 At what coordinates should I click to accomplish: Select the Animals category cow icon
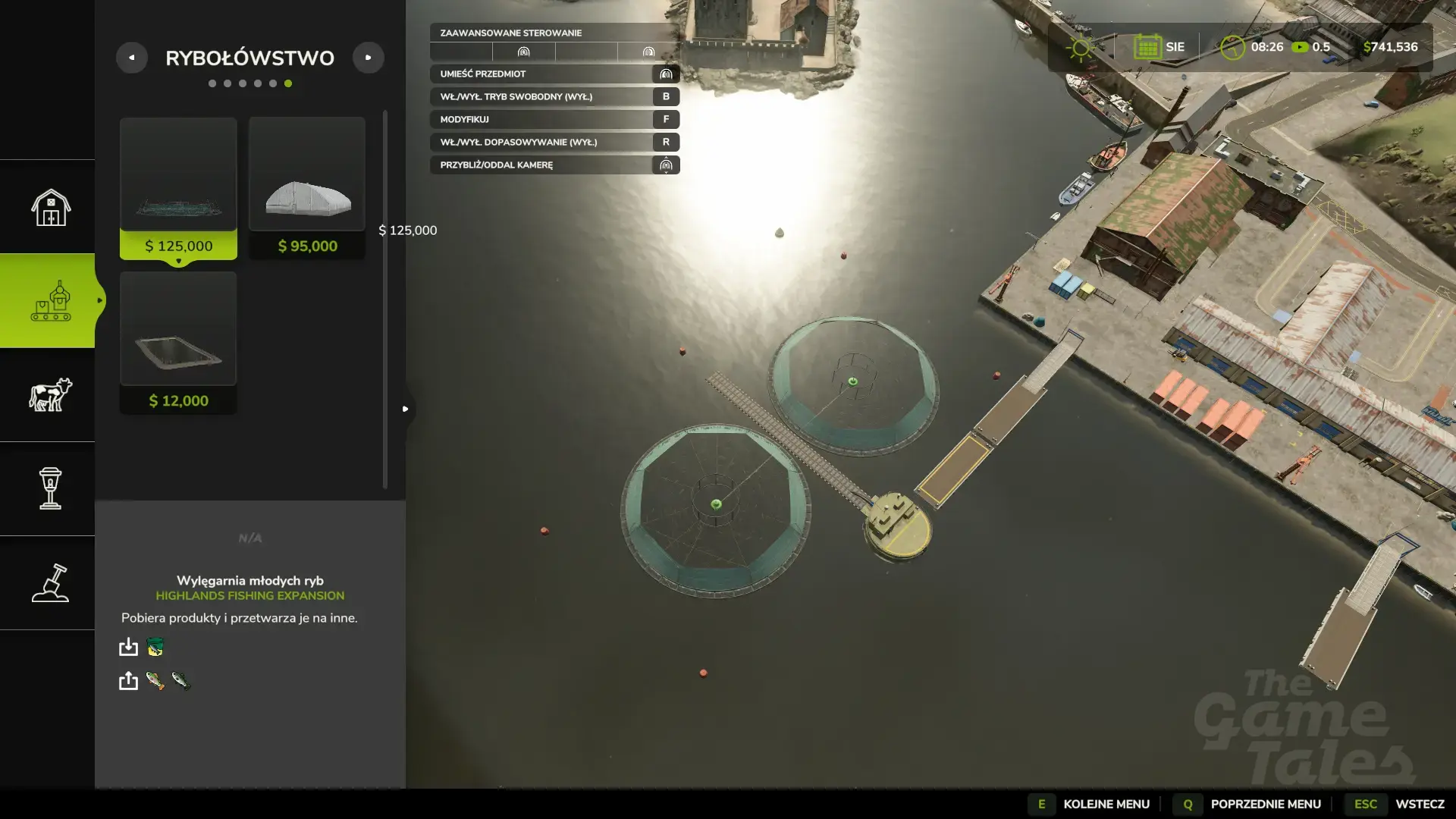48,395
